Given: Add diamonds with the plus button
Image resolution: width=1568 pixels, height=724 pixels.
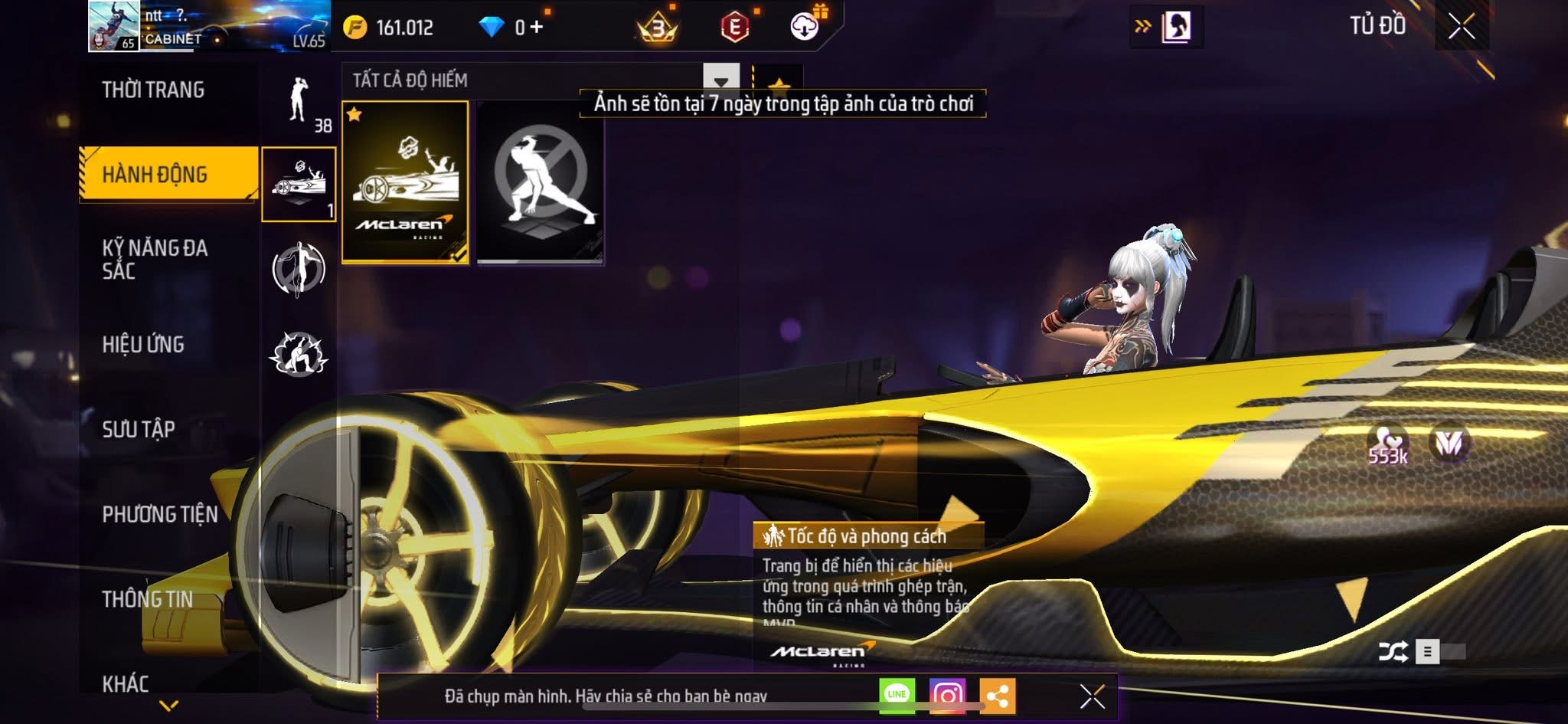Looking at the screenshot, I should pyautogui.click(x=537, y=28).
